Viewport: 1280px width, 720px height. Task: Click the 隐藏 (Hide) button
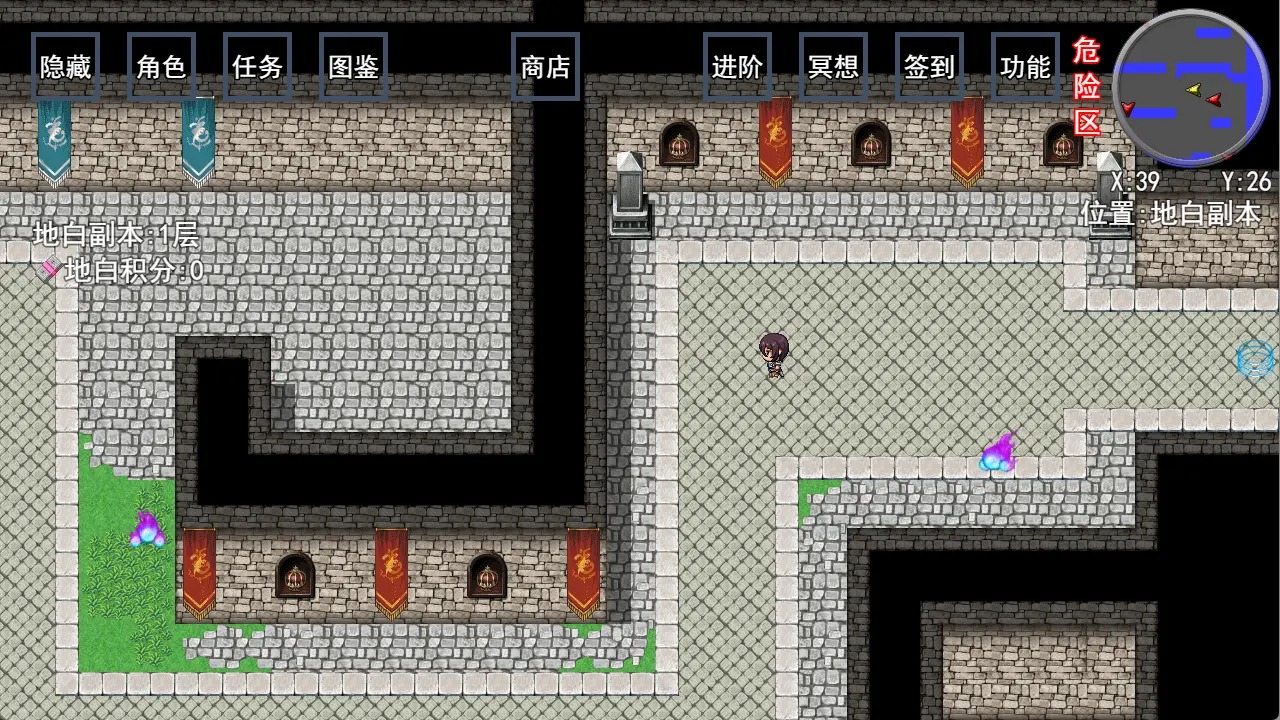65,67
